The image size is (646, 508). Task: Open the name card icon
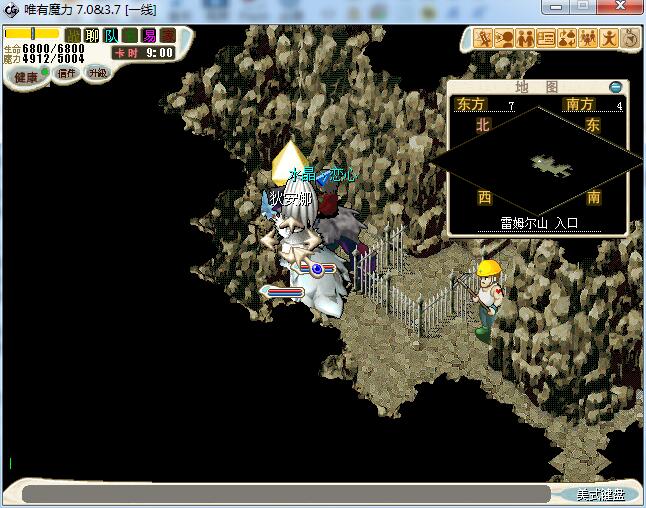(x=546, y=38)
